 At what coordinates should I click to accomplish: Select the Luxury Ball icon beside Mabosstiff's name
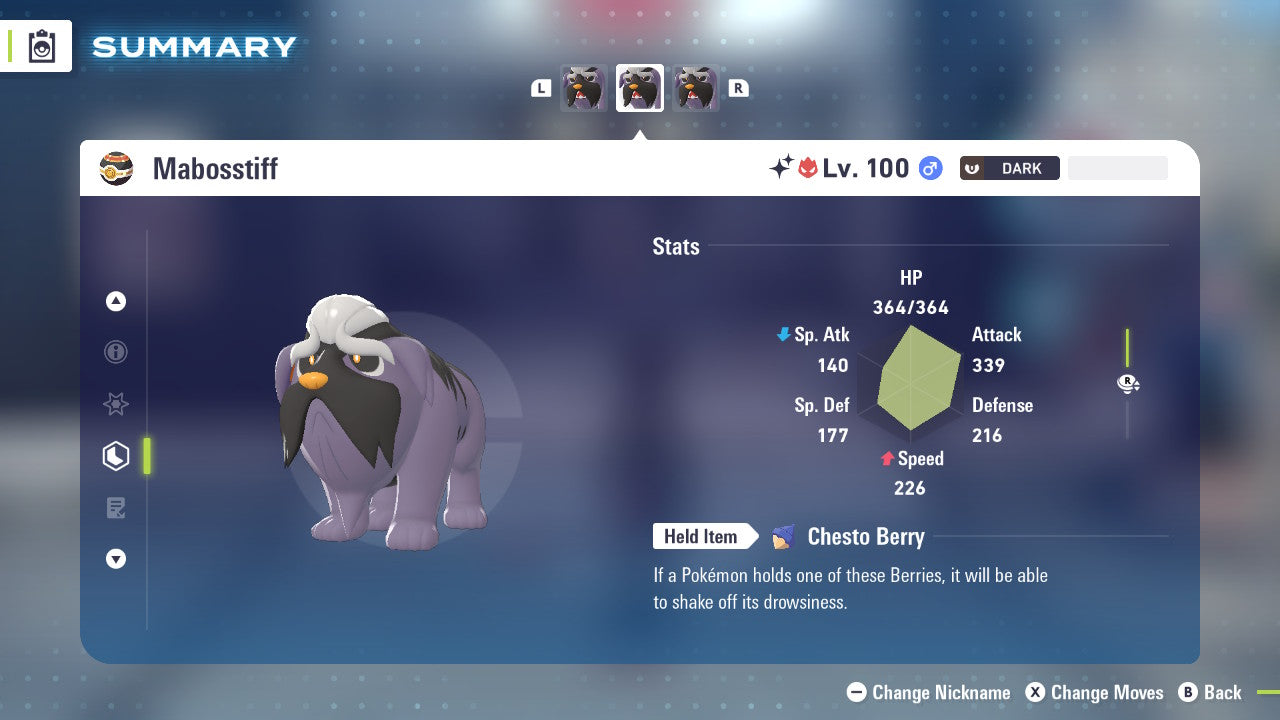117,168
